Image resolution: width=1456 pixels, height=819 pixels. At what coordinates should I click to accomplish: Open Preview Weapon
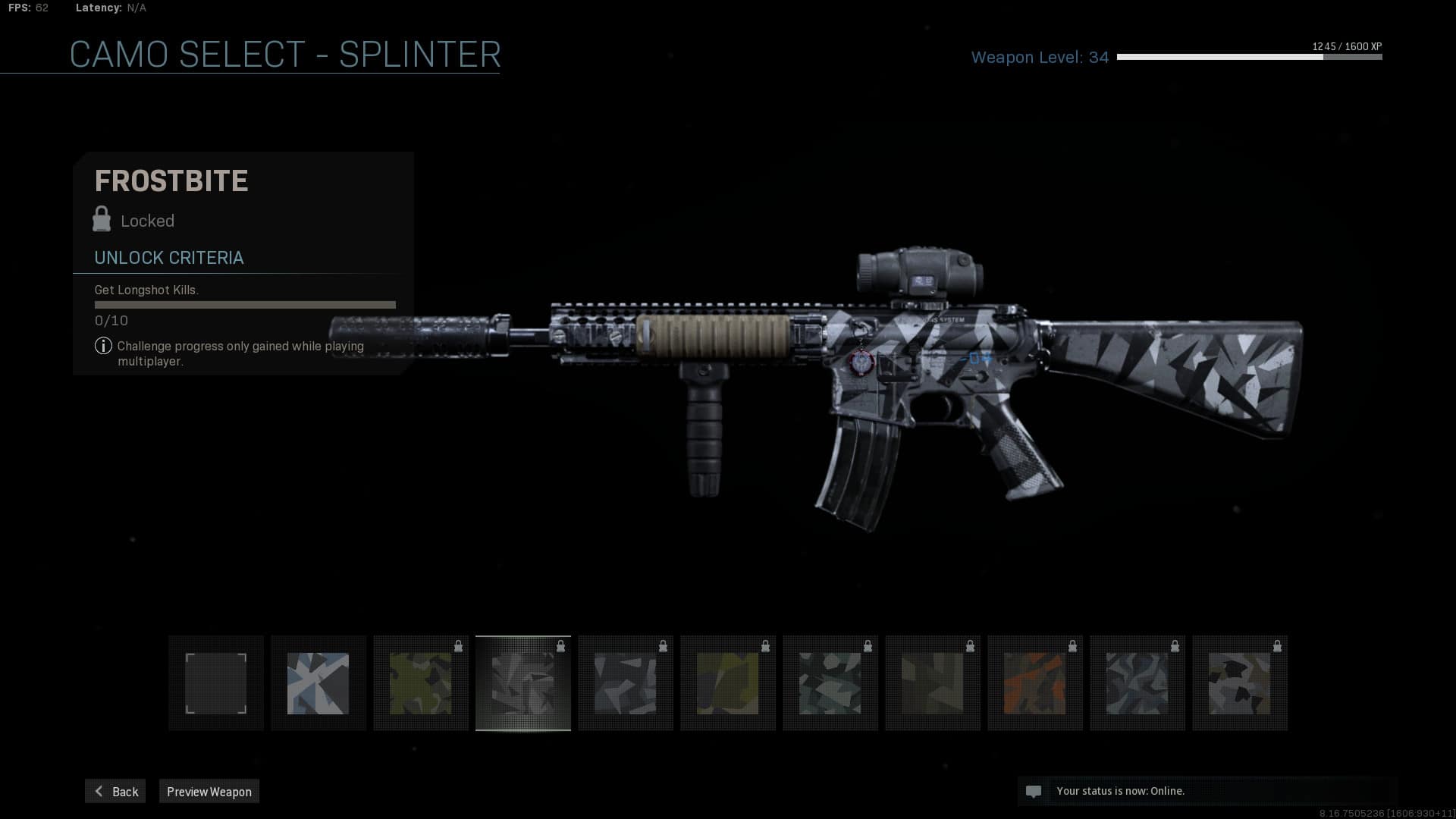click(x=209, y=791)
